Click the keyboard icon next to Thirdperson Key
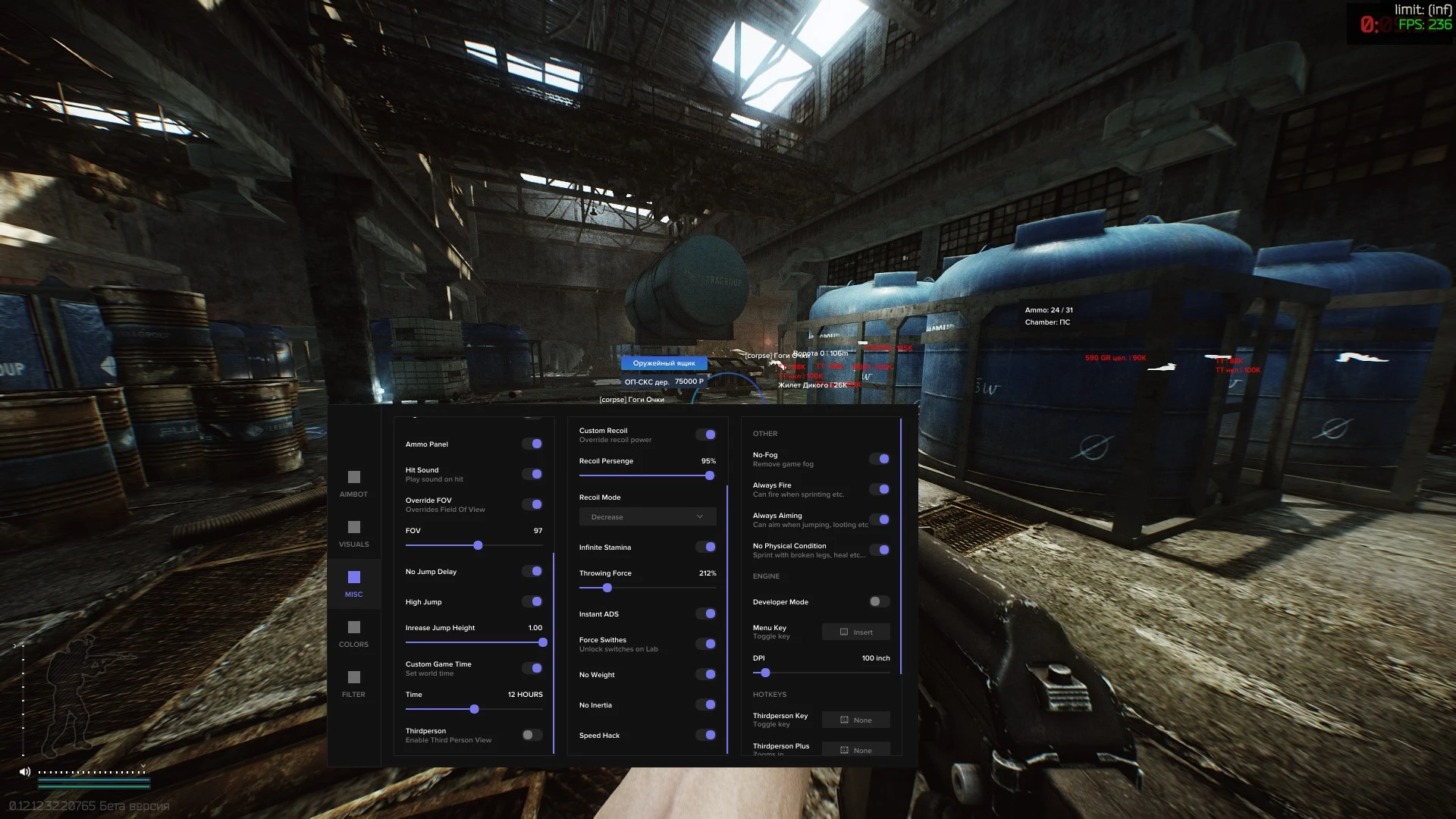Image resolution: width=1456 pixels, height=819 pixels. [x=844, y=720]
